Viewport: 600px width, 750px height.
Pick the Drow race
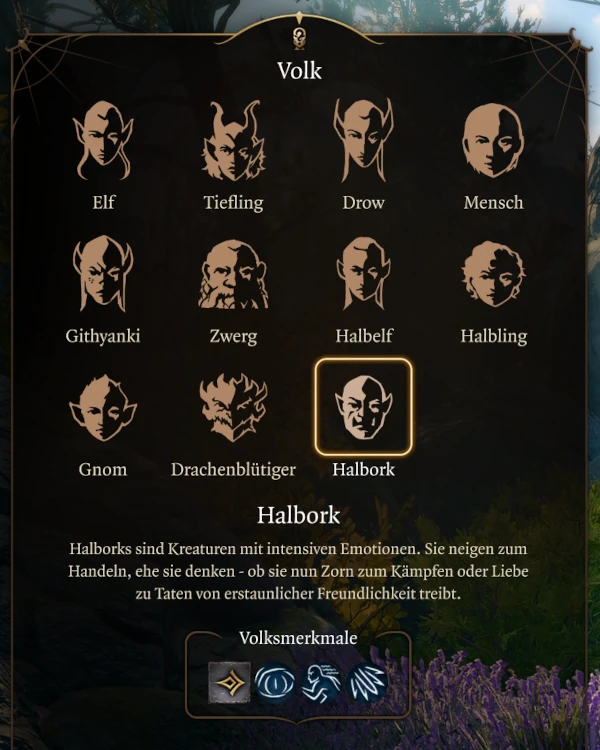(x=363, y=142)
